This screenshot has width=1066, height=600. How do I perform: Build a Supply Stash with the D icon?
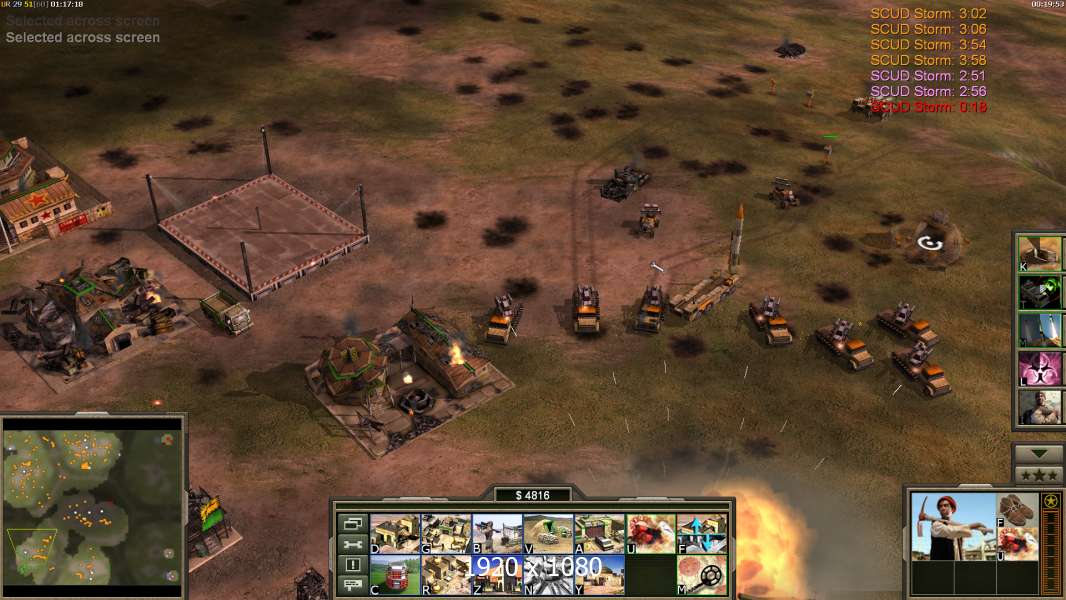click(395, 534)
